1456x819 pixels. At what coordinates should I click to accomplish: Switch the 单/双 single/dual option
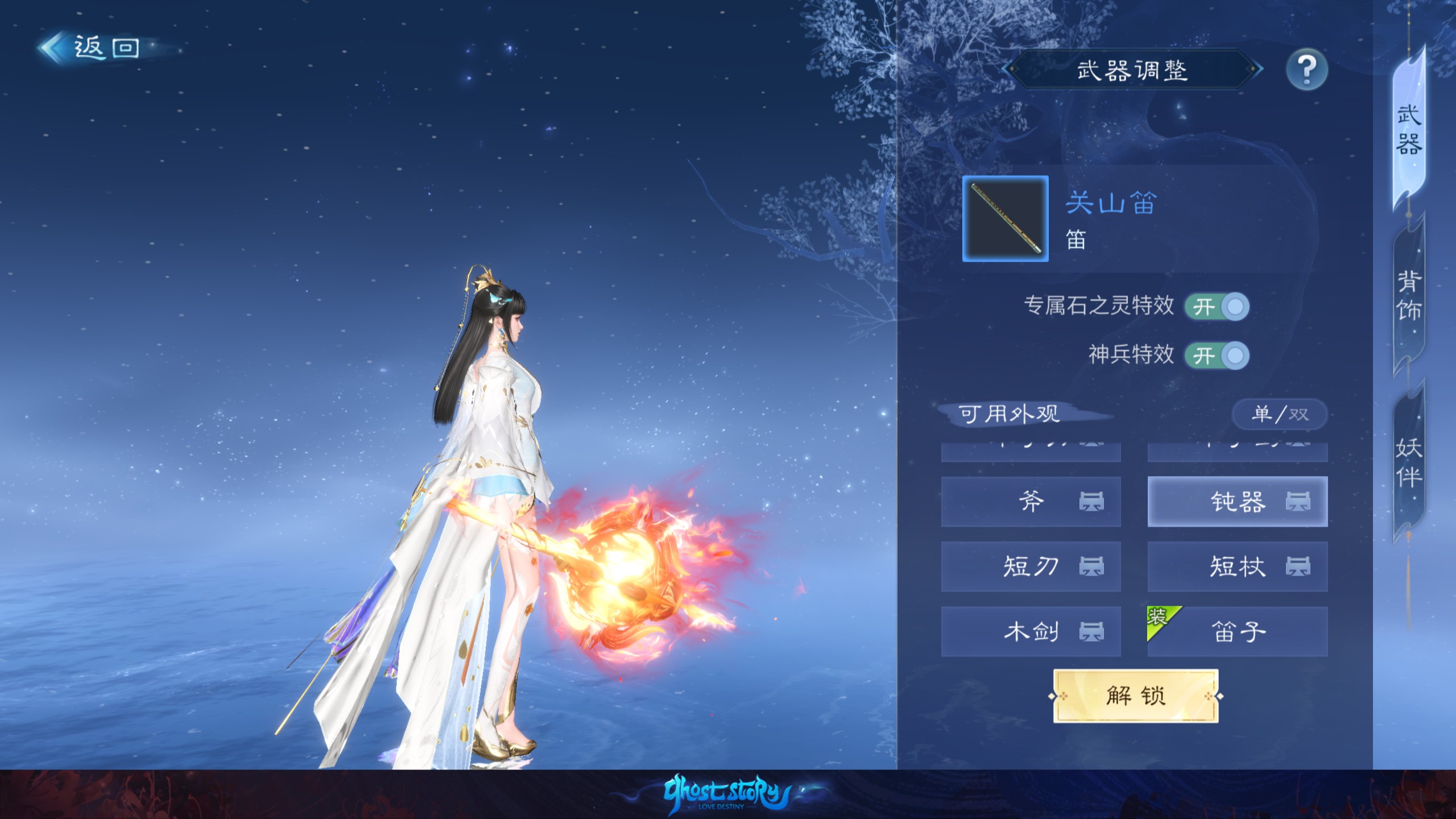[1280, 414]
